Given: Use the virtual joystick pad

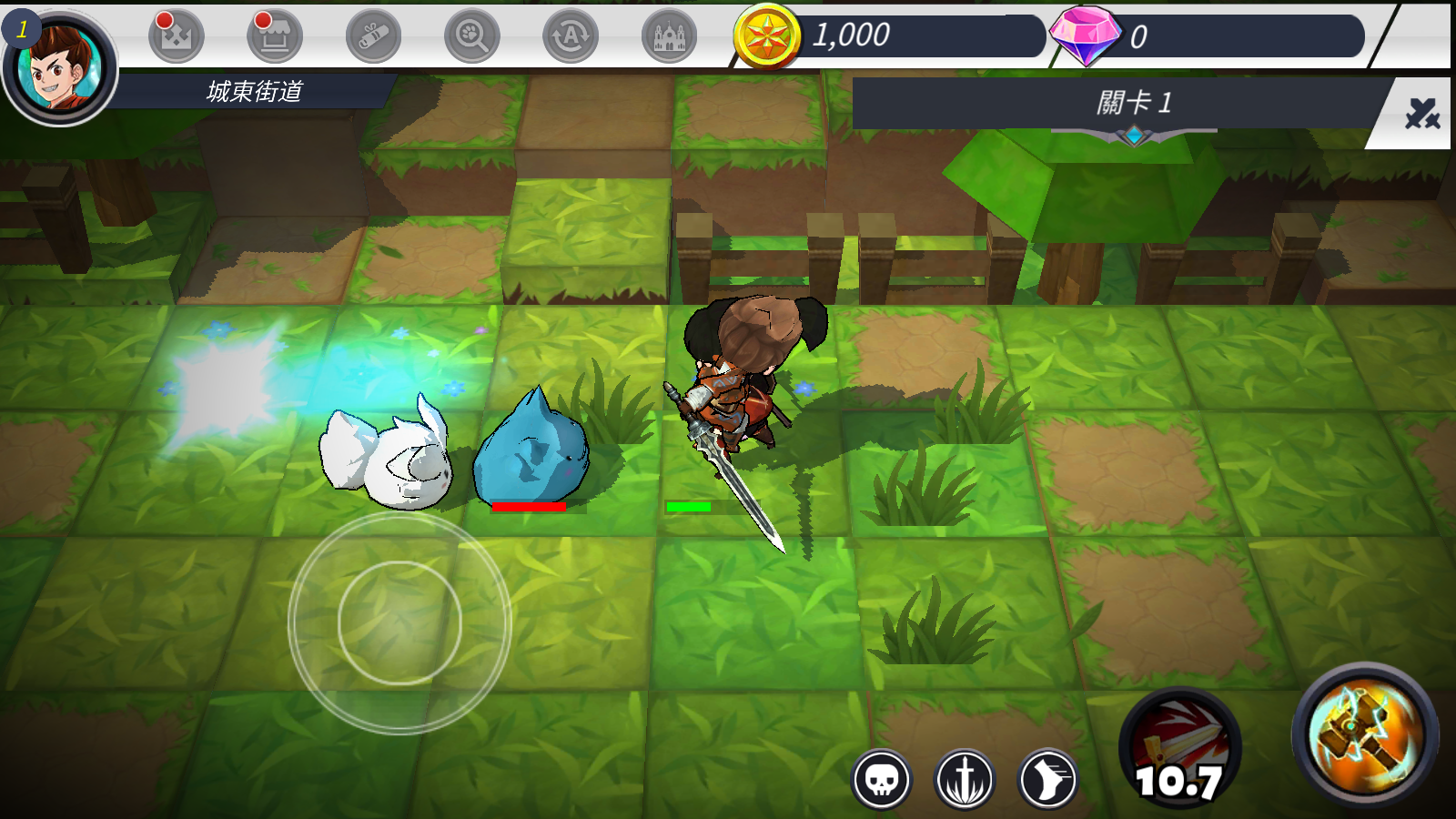Looking at the screenshot, I should [x=399, y=622].
